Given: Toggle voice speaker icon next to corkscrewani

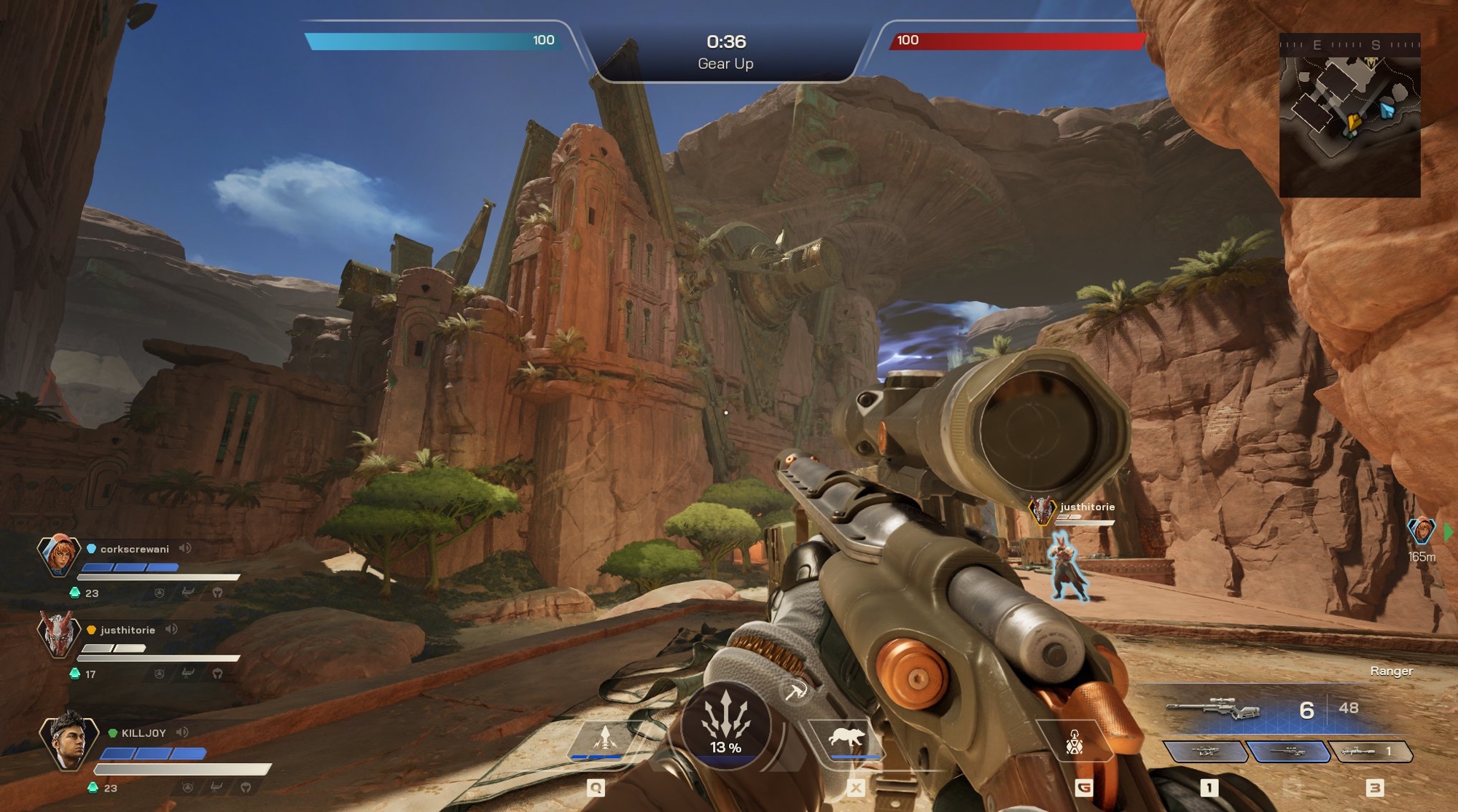Looking at the screenshot, I should point(185,548).
